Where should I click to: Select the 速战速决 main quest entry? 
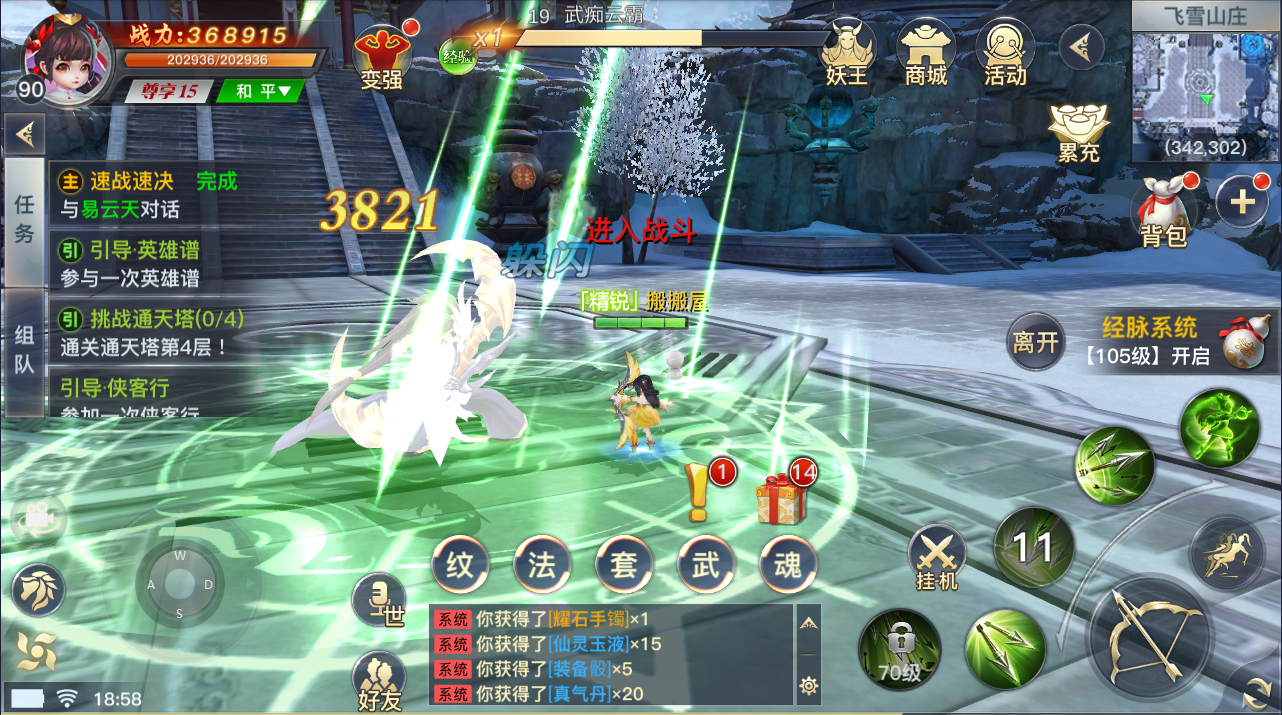[148, 194]
